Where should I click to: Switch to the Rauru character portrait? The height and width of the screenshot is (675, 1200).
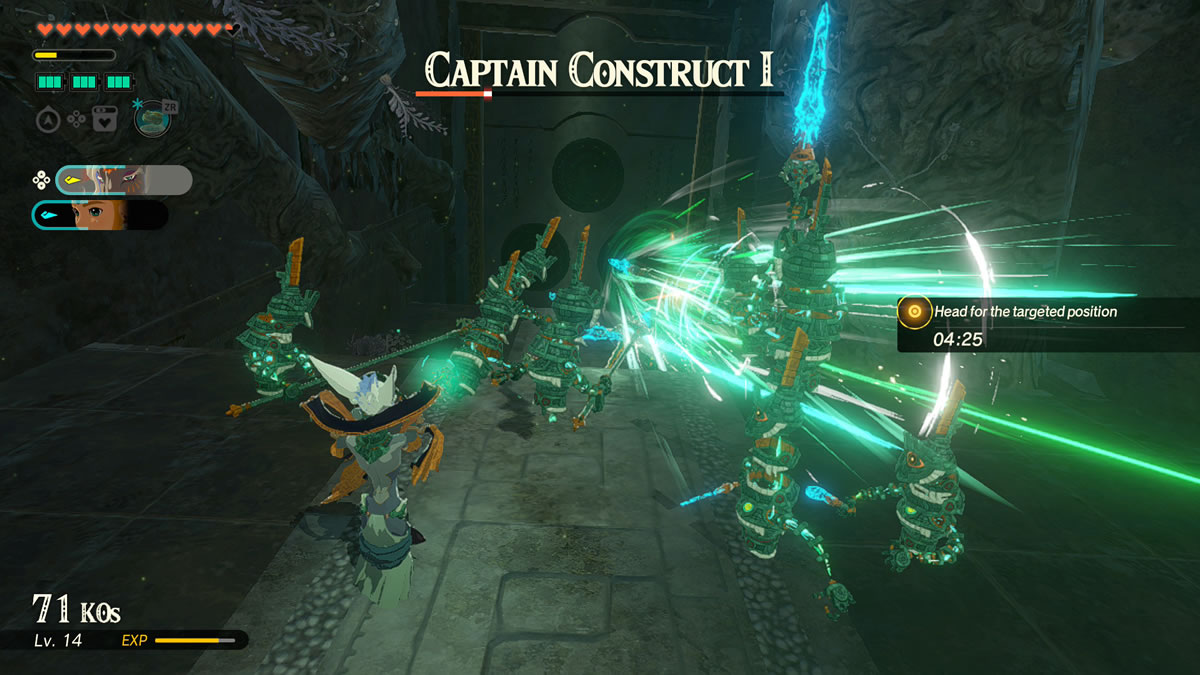(124, 180)
